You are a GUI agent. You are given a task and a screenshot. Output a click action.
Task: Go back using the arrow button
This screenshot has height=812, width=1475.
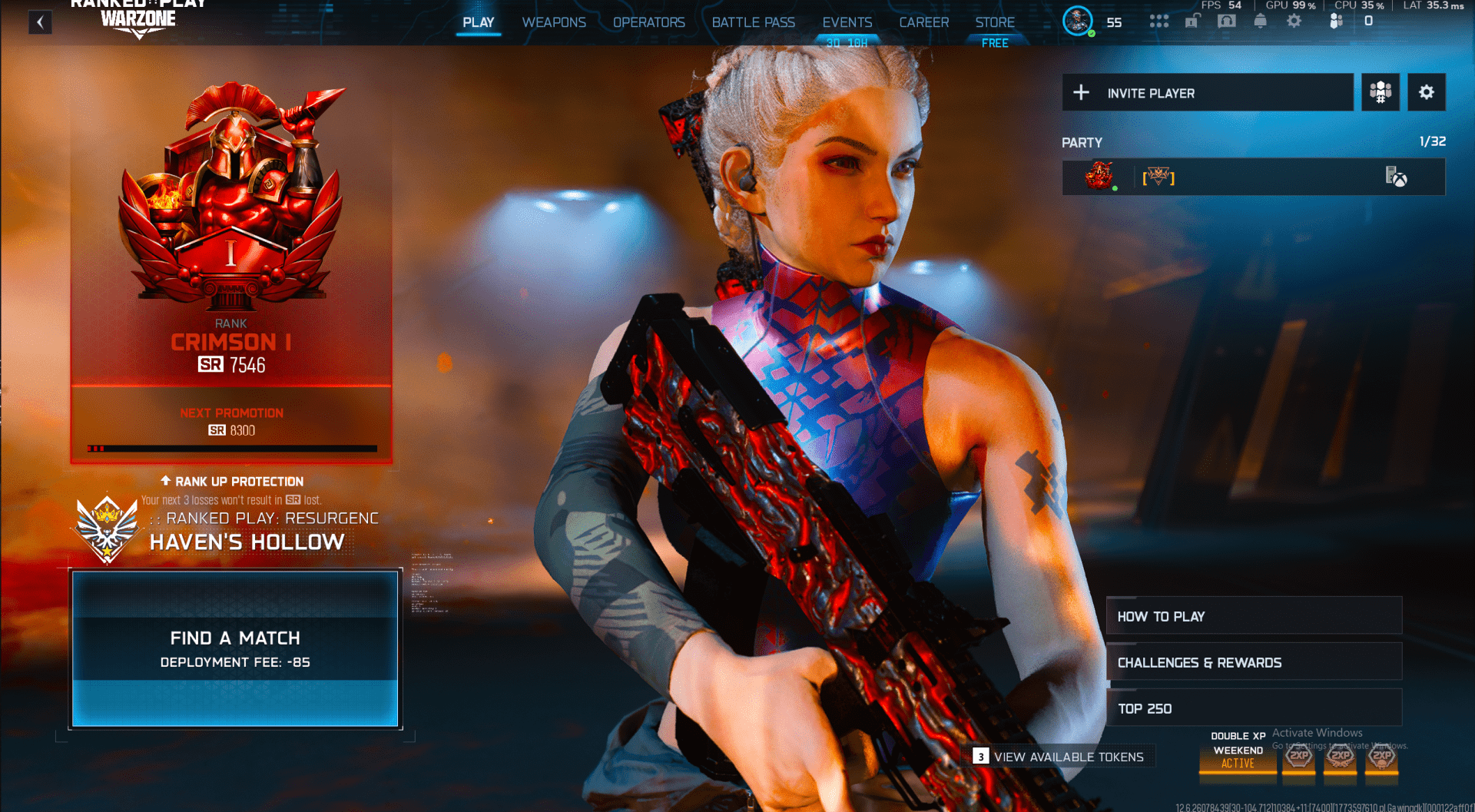40,22
